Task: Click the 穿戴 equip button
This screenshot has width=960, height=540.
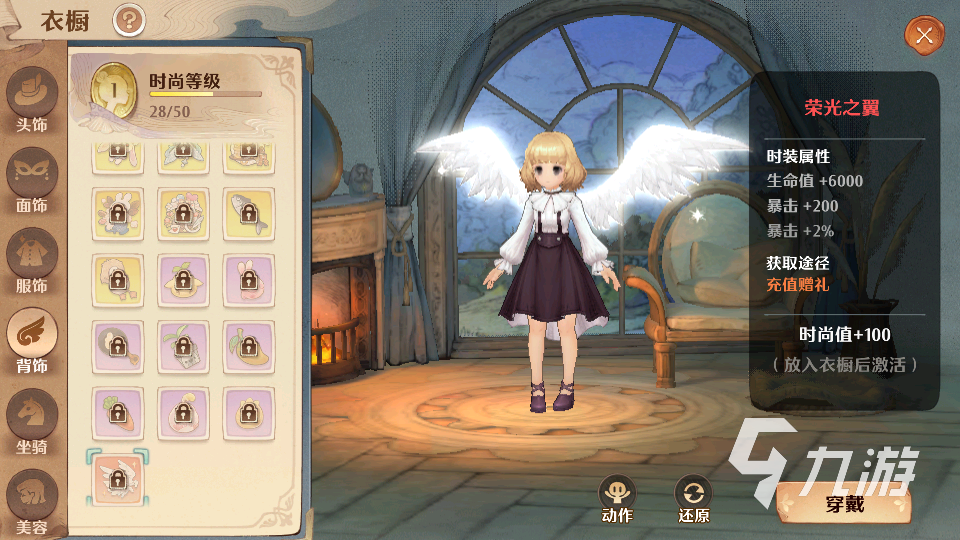Action: coord(844,503)
